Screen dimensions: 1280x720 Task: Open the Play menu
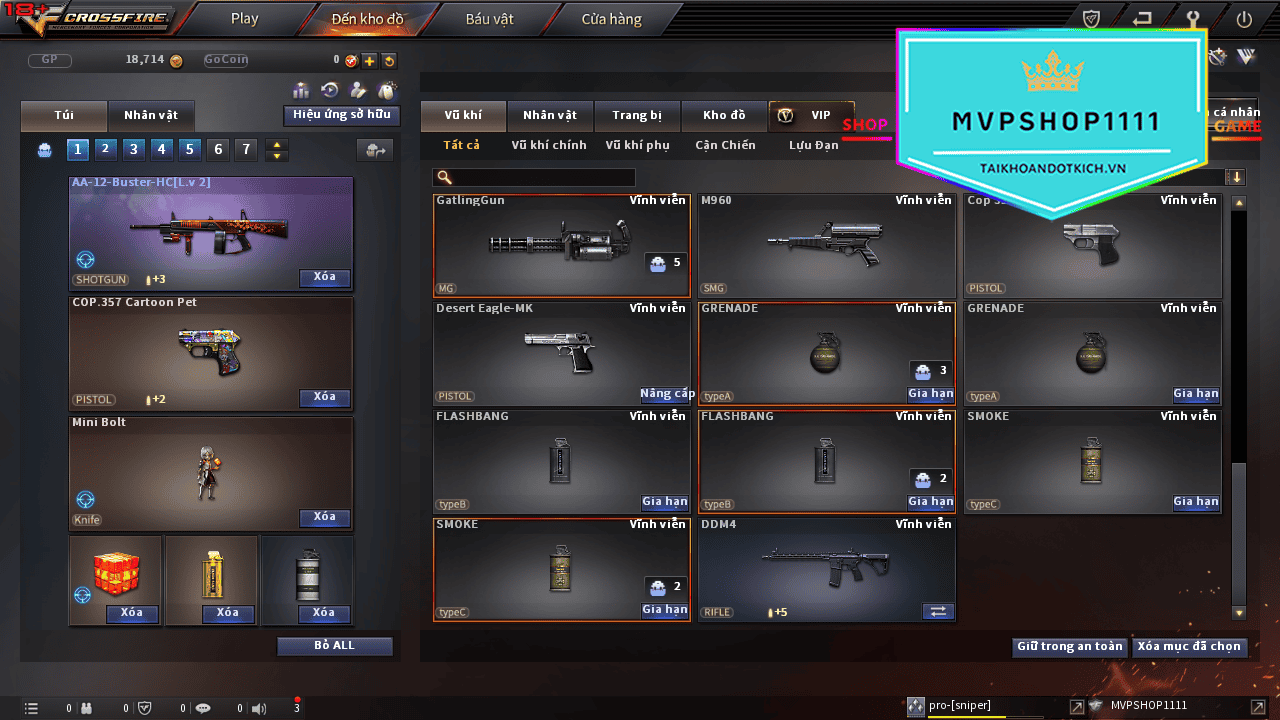(244, 19)
